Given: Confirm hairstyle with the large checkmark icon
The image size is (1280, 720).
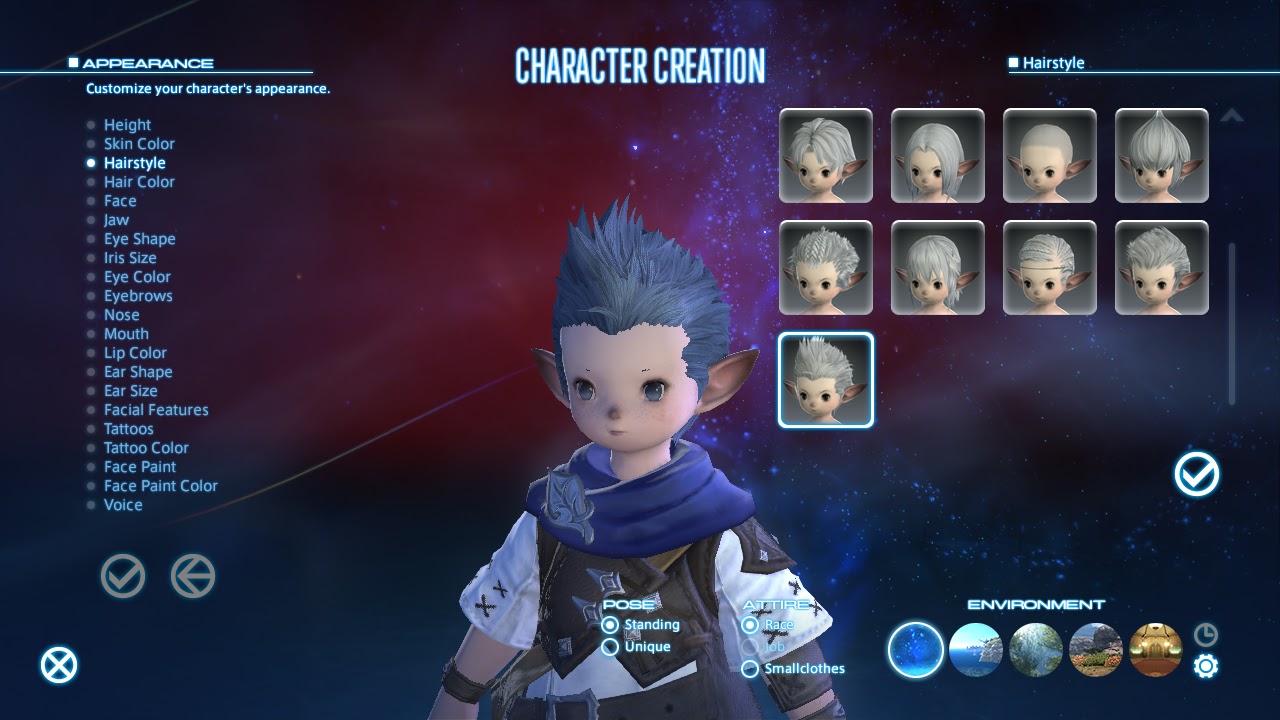Looking at the screenshot, I should click(1196, 474).
